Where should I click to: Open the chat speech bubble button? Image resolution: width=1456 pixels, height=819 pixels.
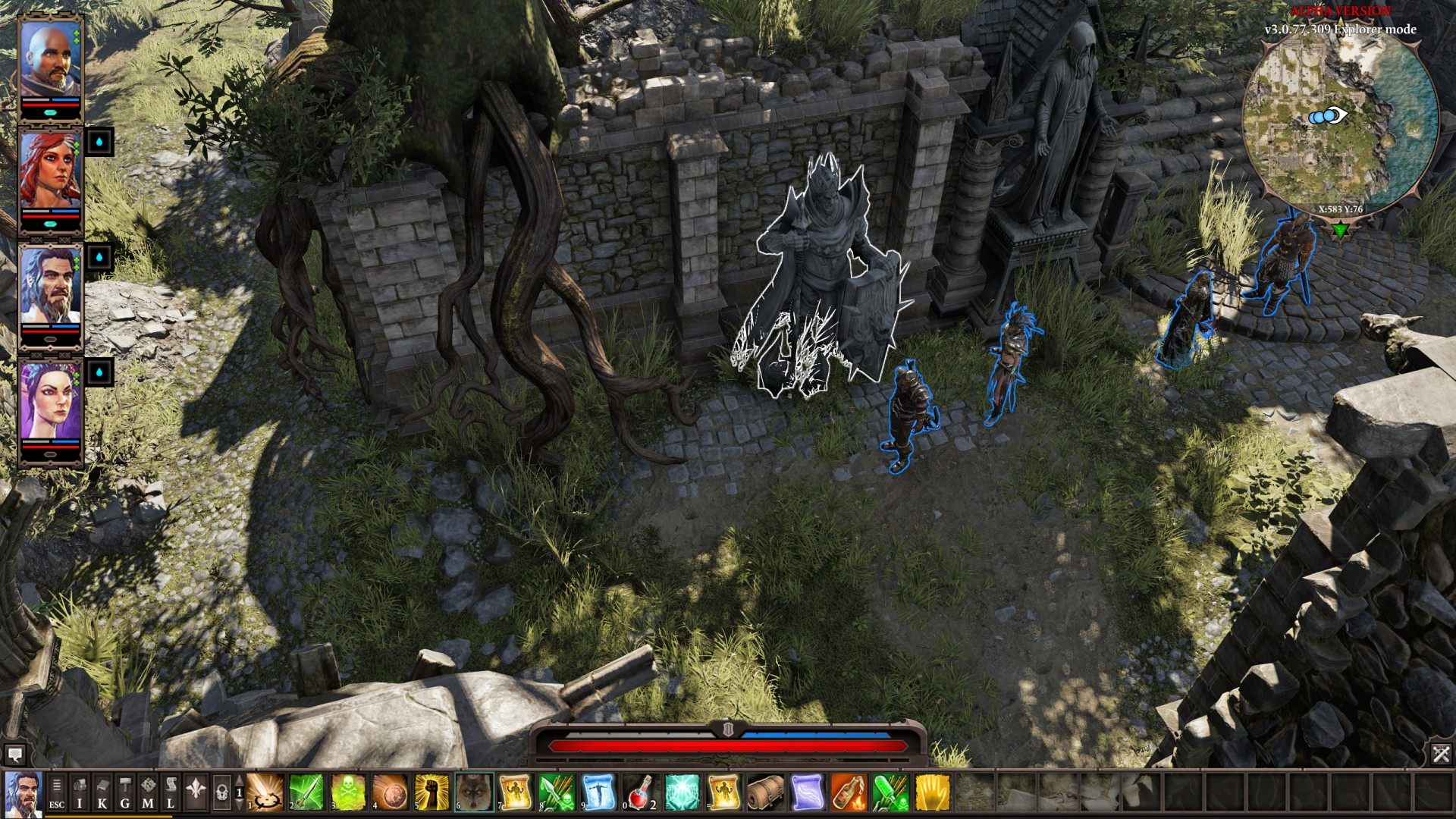click(x=14, y=754)
